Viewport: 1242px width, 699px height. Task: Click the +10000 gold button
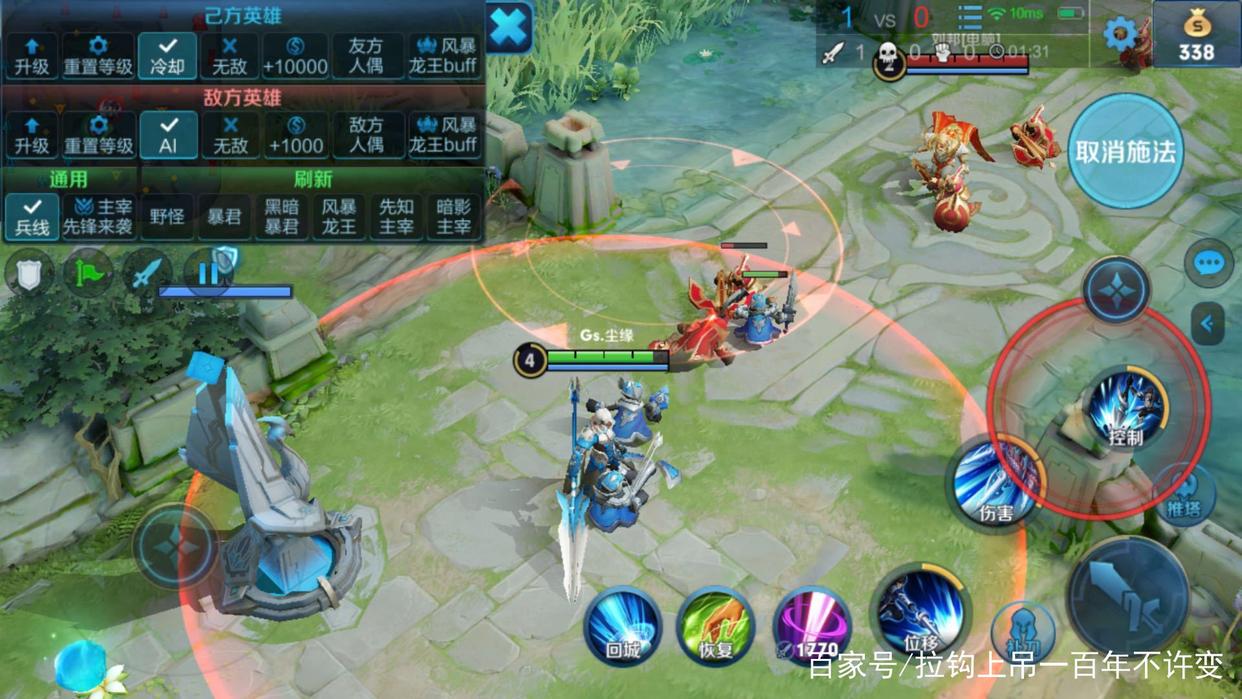click(295, 56)
